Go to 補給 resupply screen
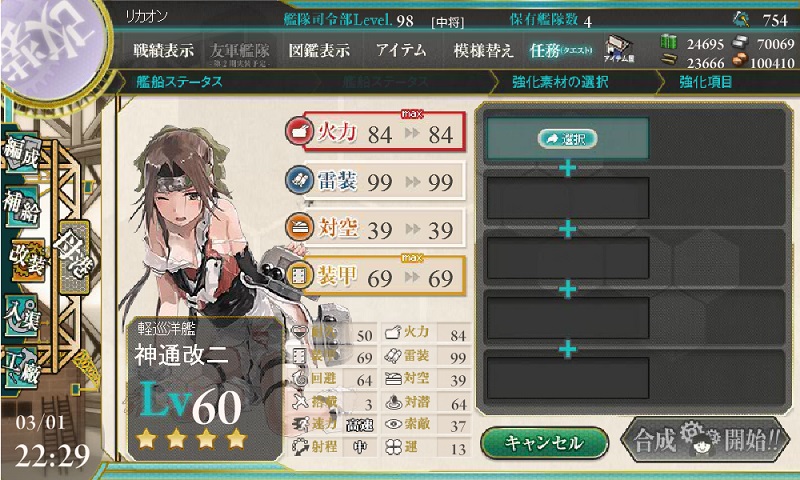The height and width of the screenshot is (480, 800). 22,207
